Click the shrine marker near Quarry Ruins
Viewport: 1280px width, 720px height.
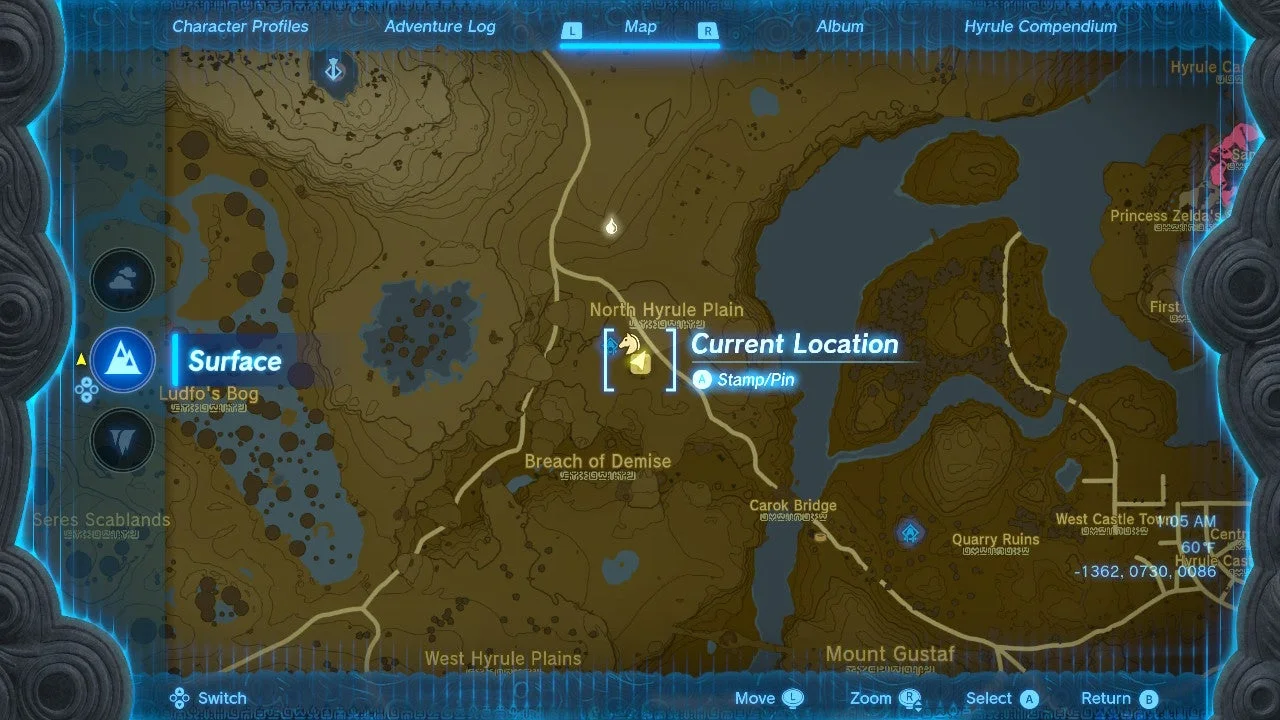click(909, 531)
